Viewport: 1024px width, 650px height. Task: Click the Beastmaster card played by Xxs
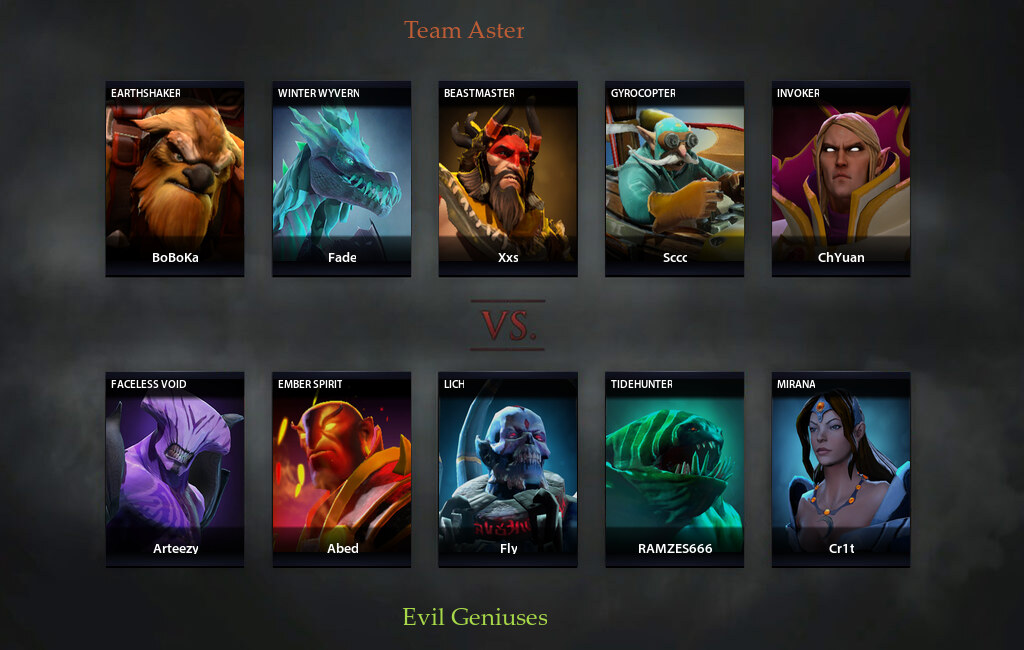508,178
